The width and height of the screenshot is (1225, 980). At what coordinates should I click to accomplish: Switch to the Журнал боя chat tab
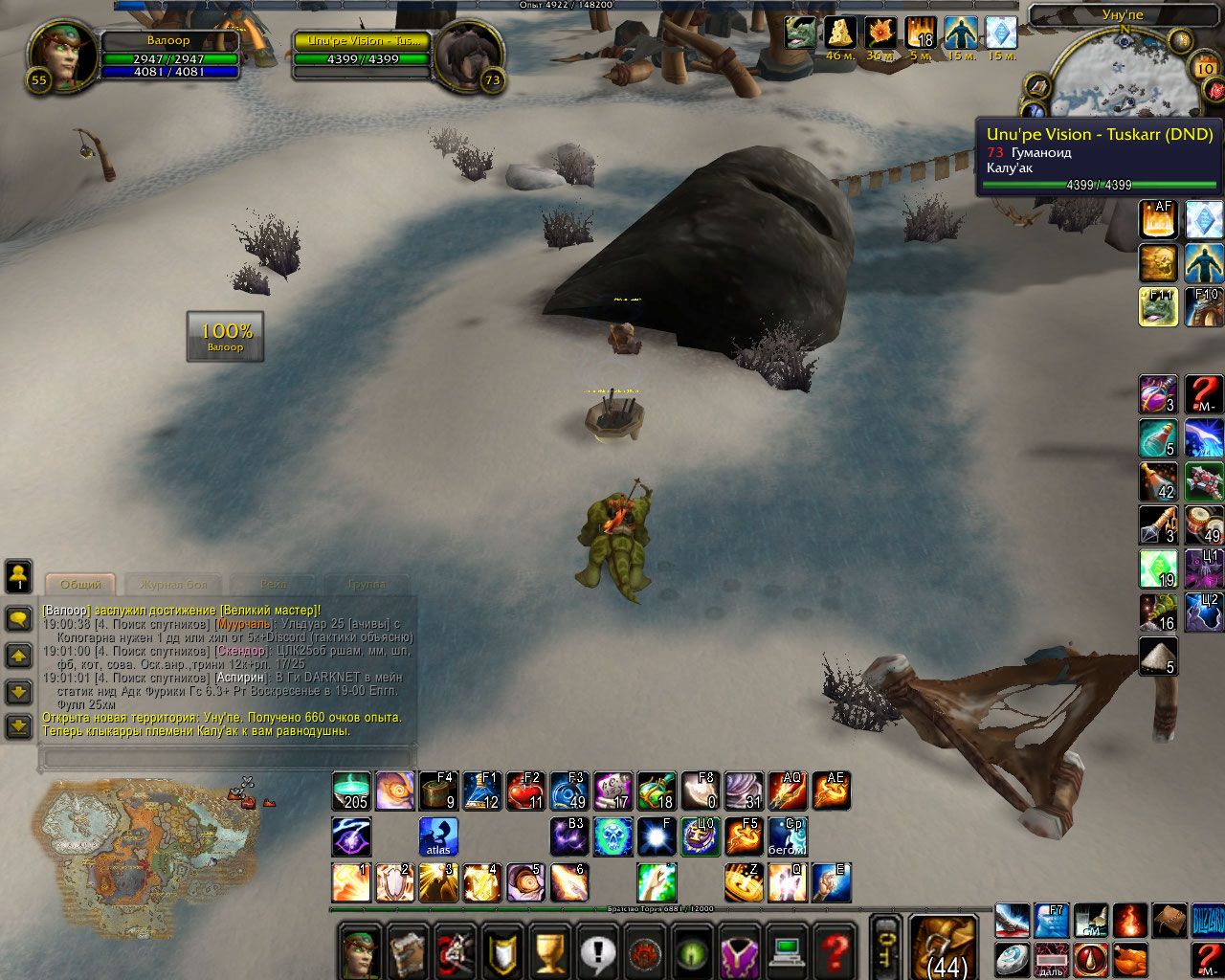pyautogui.click(x=173, y=584)
